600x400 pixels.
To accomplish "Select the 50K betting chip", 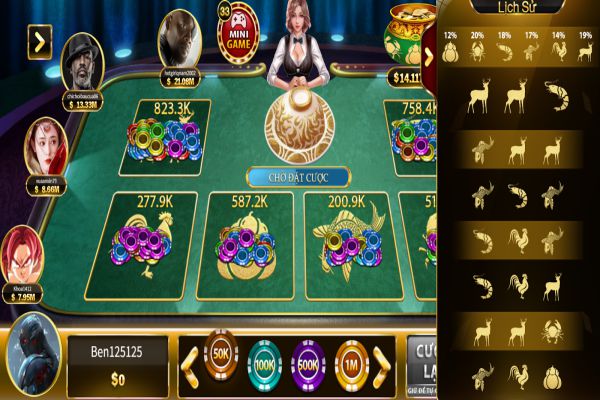I will 221,354.
